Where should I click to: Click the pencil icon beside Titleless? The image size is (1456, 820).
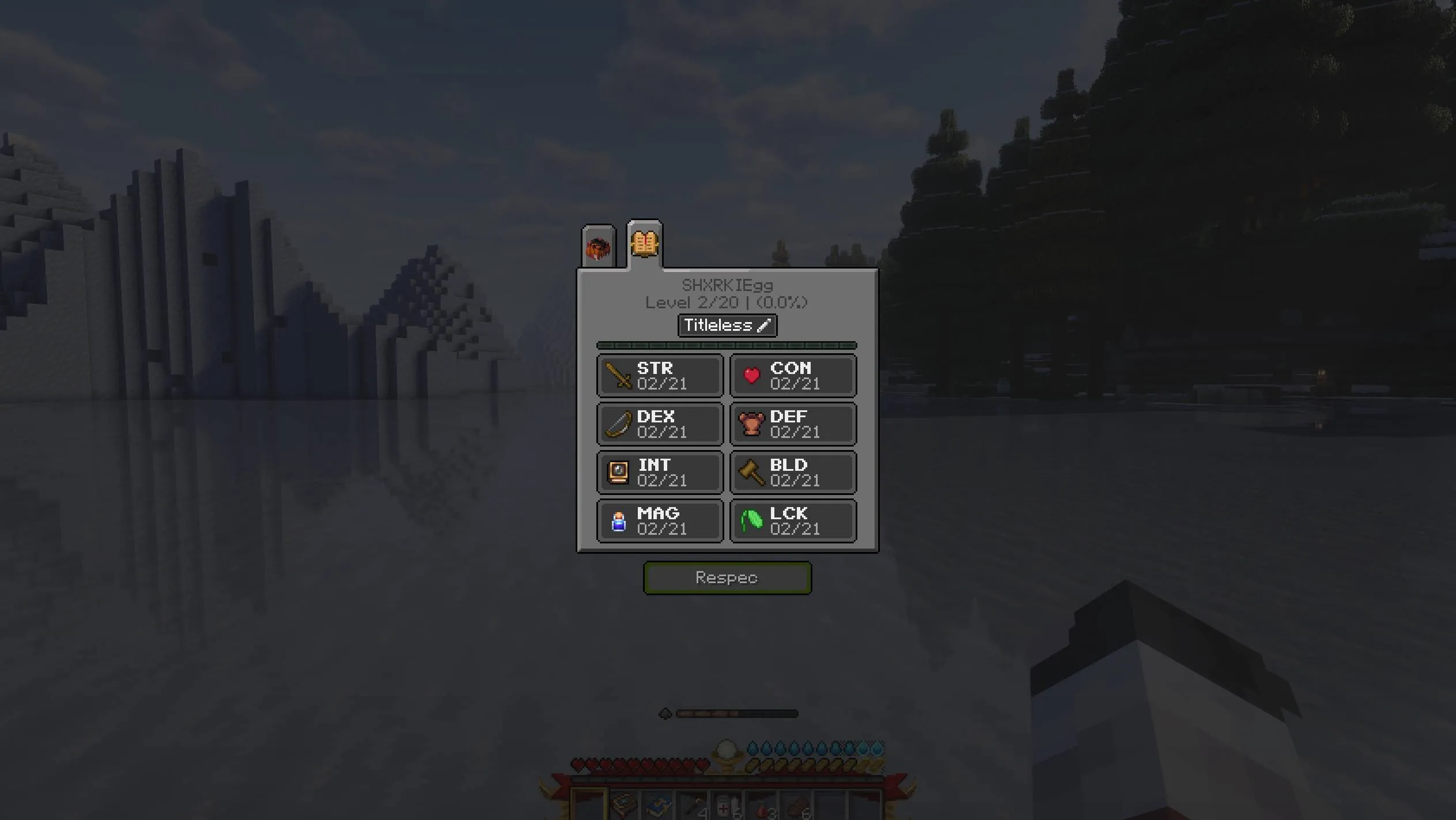(764, 326)
